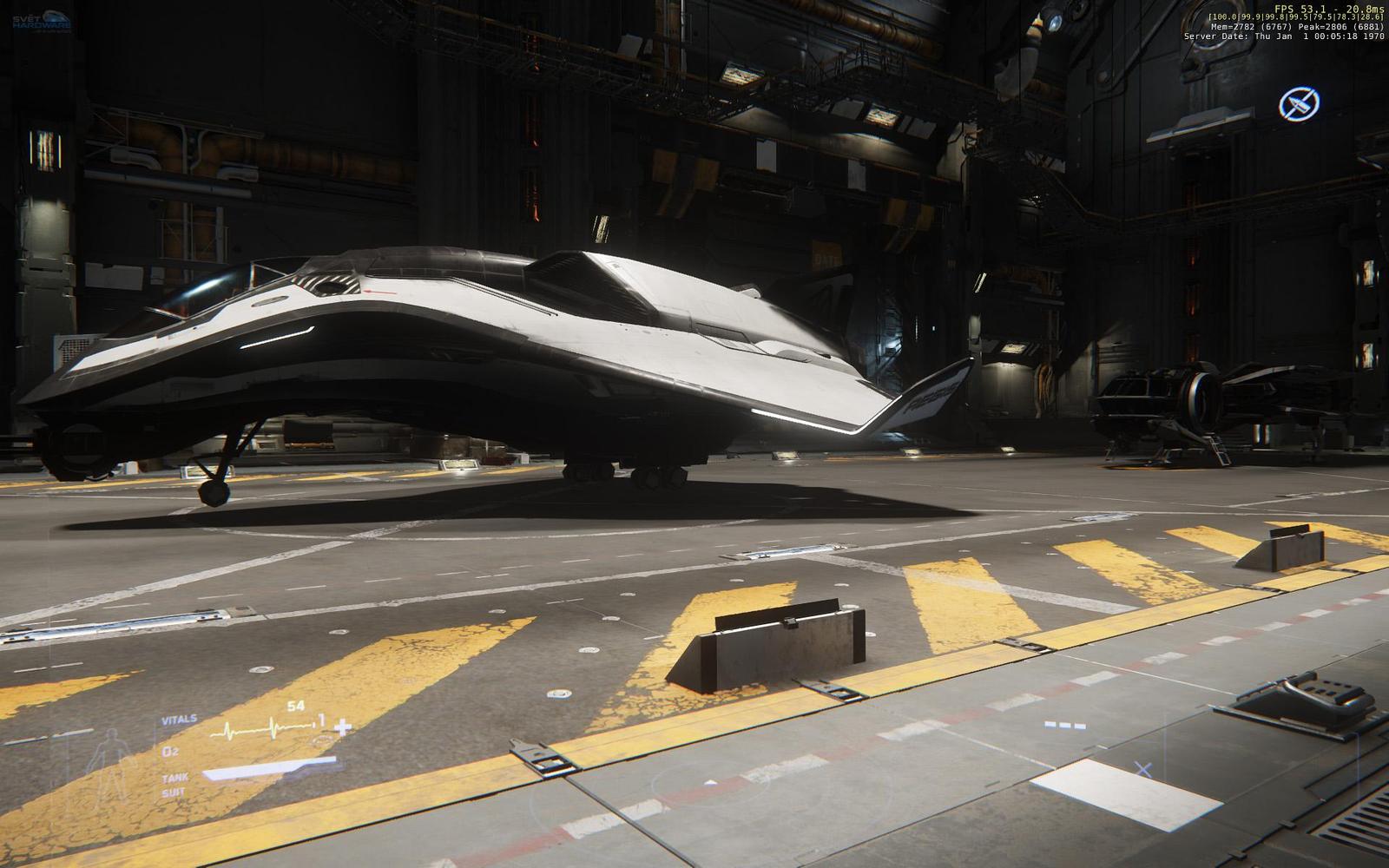The width and height of the screenshot is (1389, 868).
Task: Select the SUIT tab in the oxygen display
Action: click(174, 792)
